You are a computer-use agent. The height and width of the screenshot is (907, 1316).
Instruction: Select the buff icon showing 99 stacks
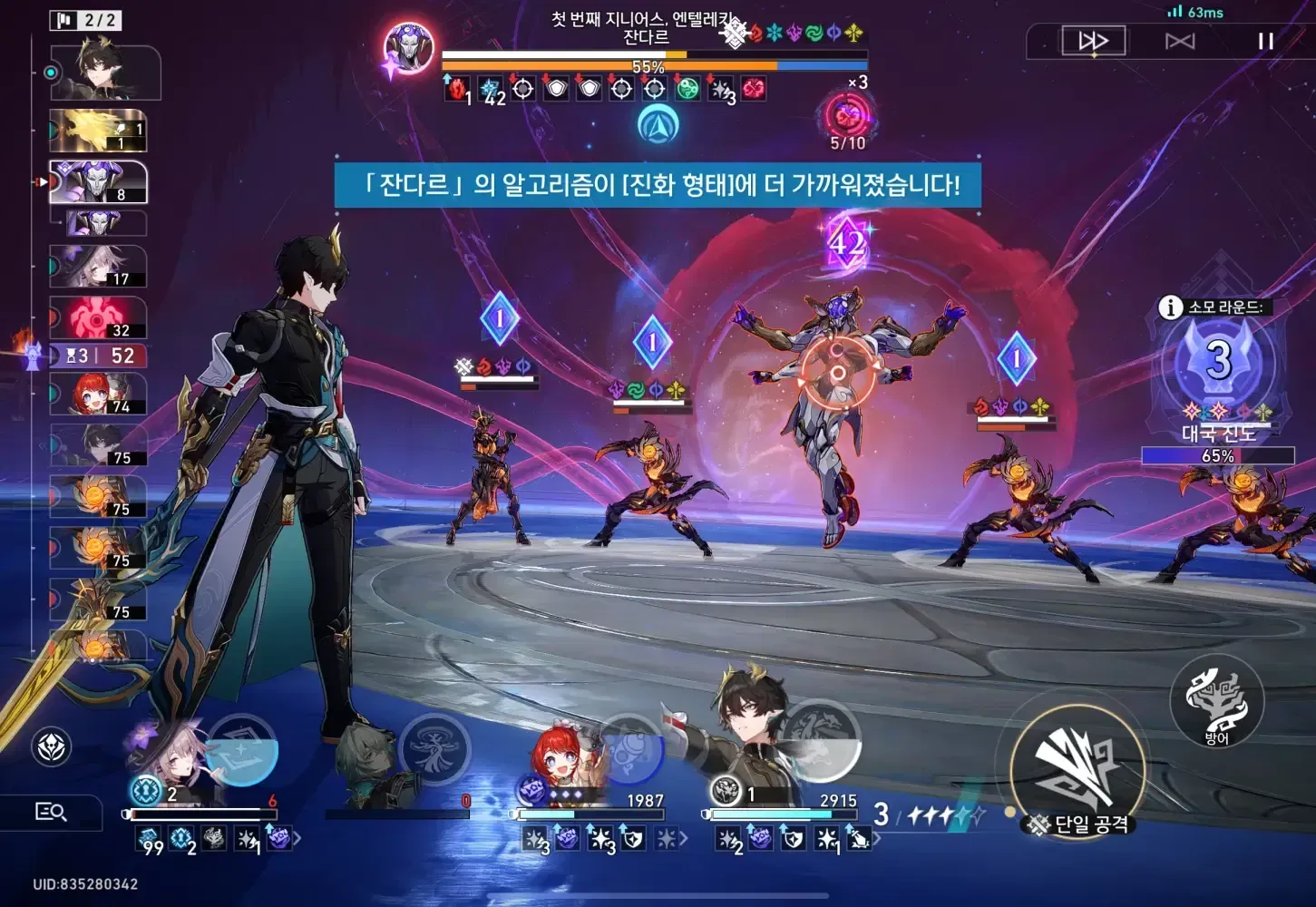[148, 838]
